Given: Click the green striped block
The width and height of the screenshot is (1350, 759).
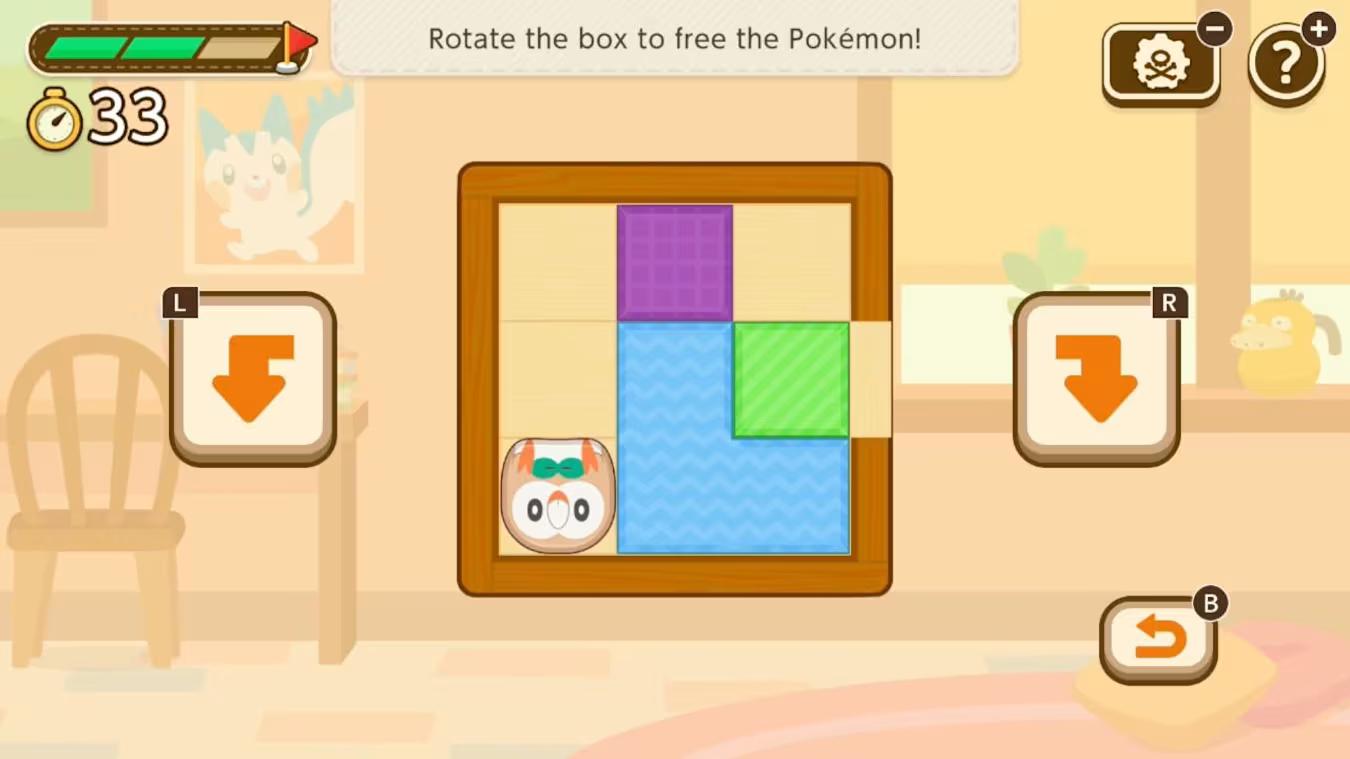Looking at the screenshot, I should point(790,380).
